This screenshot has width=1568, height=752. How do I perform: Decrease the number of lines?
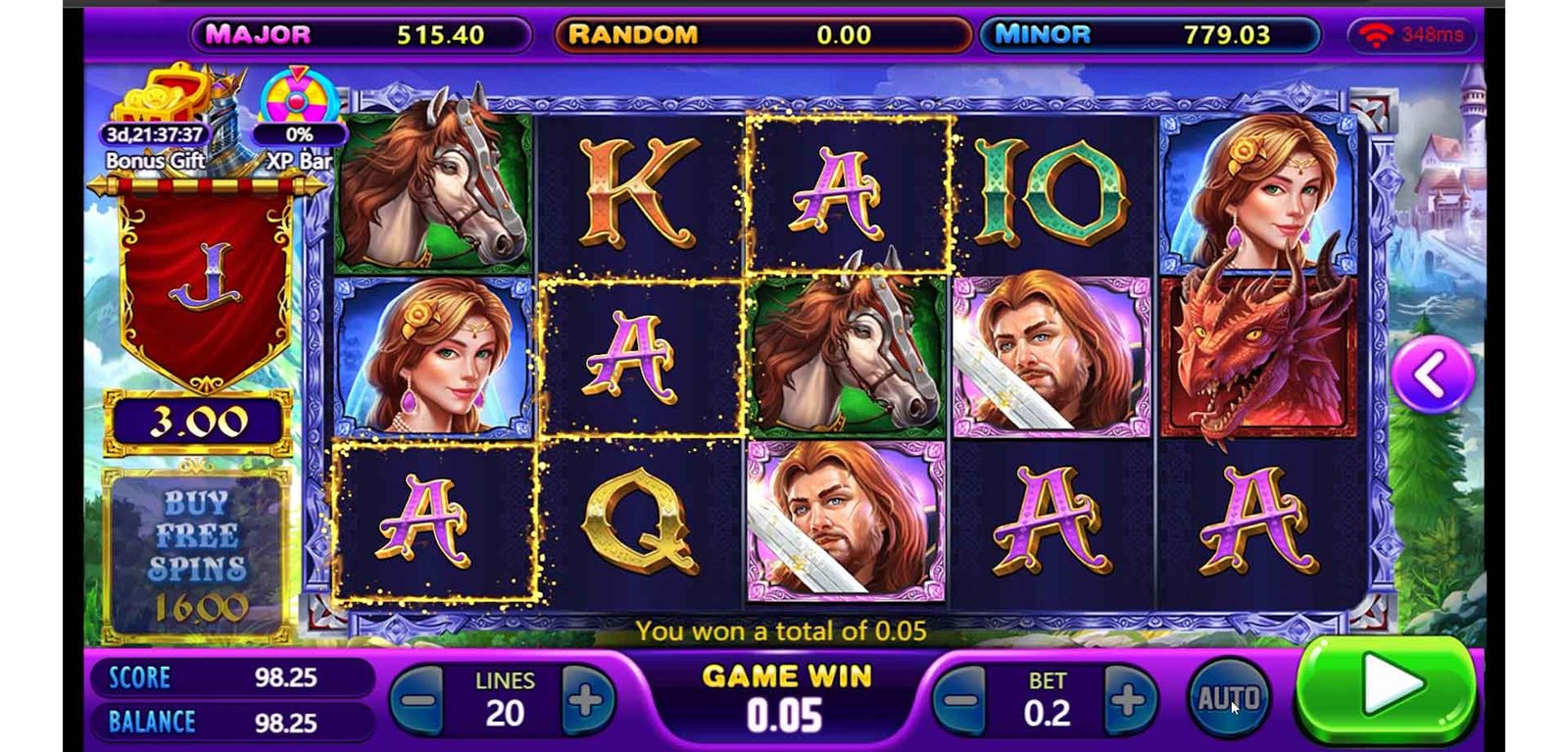[x=418, y=700]
